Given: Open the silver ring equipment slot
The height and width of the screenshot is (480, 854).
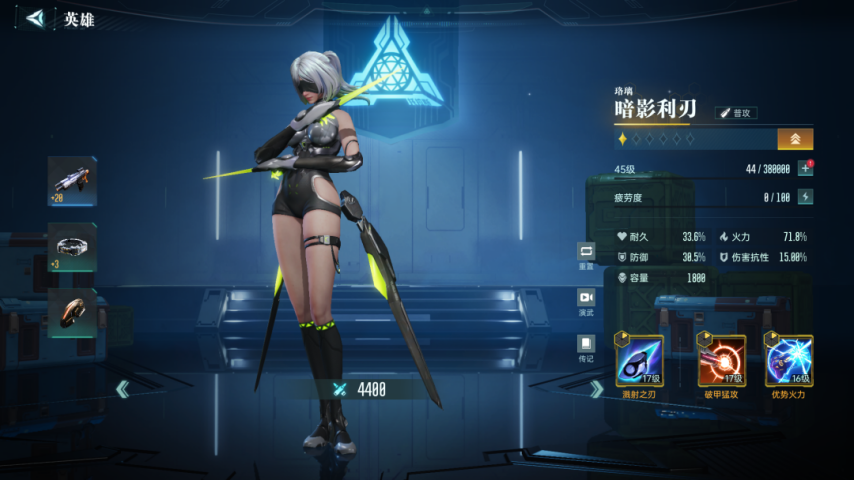Looking at the screenshot, I should point(73,246).
